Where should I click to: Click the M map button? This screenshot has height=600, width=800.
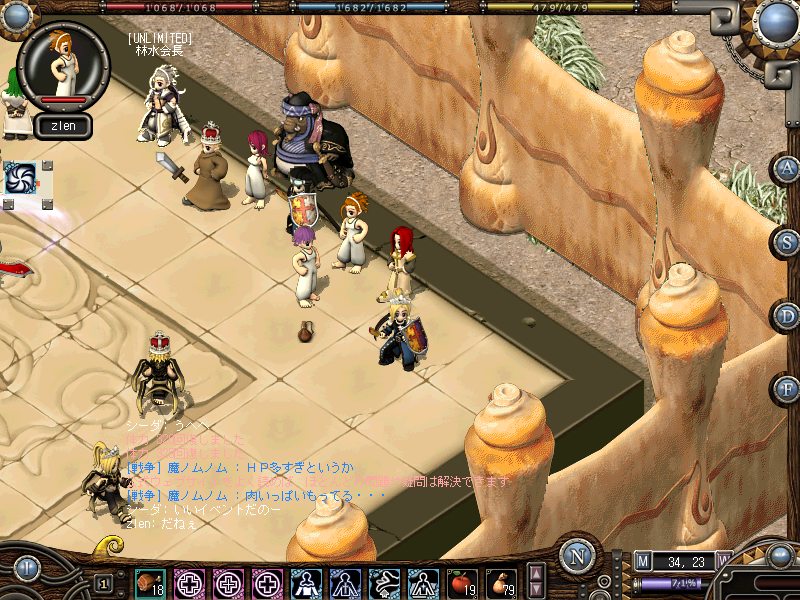(x=642, y=562)
